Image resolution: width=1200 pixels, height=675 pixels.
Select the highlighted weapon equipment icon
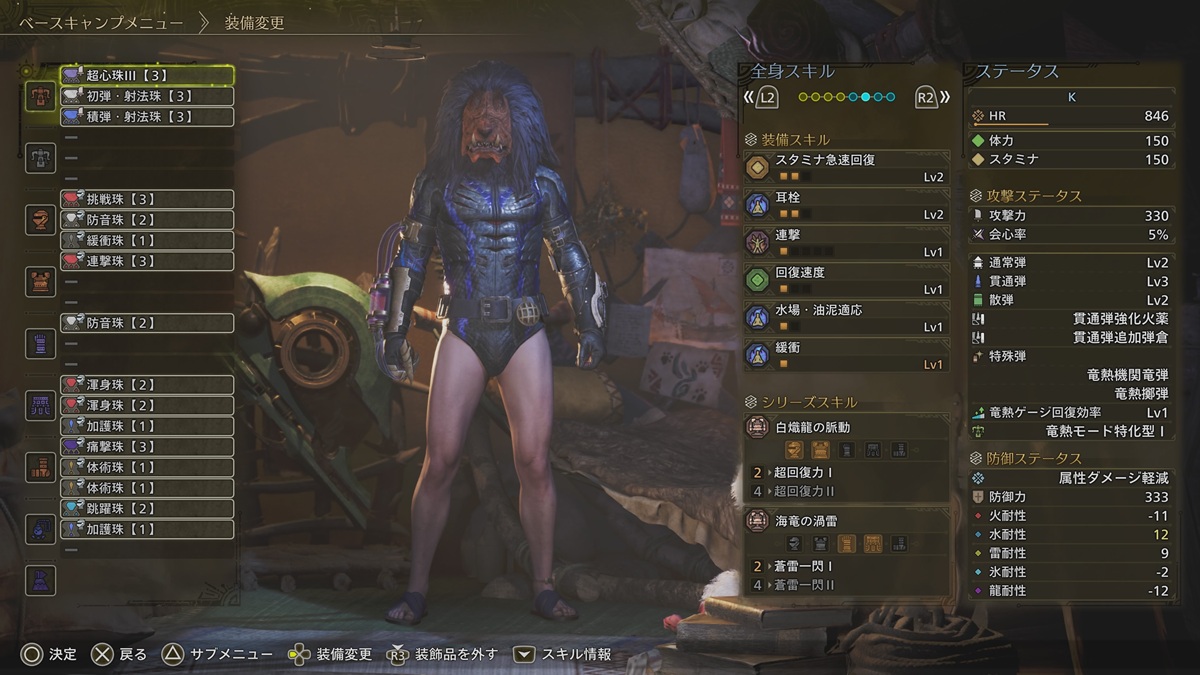coord(41,96)
